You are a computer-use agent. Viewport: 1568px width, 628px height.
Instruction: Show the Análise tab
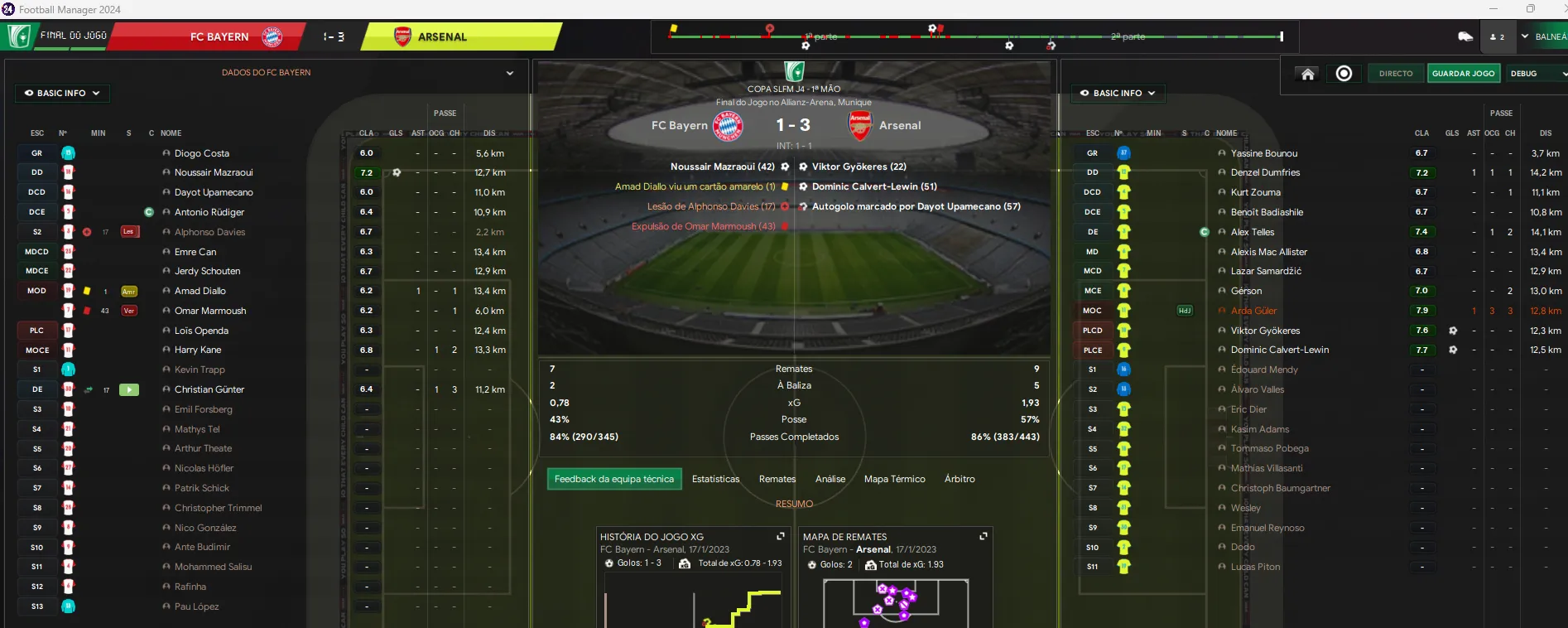coord(830,479)
